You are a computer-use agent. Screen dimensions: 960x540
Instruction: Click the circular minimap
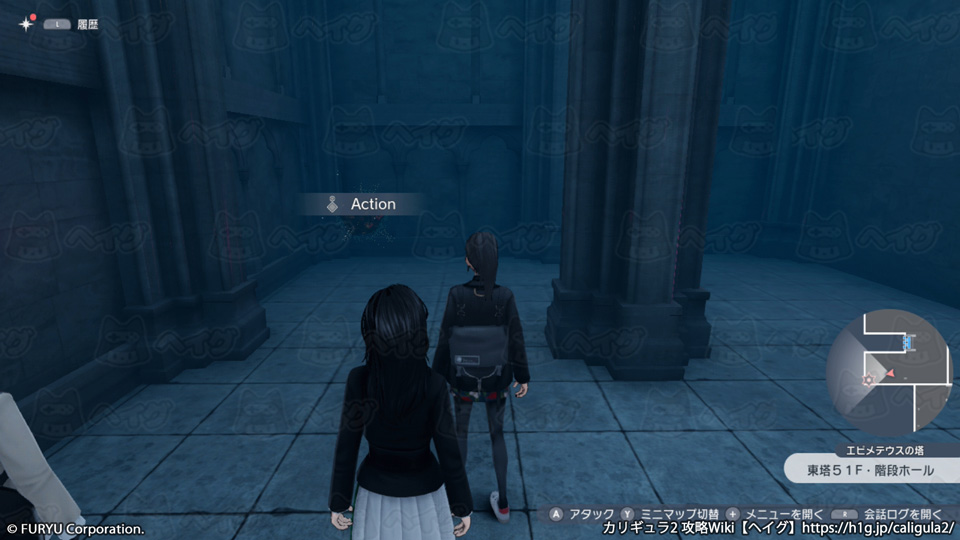coord(889,372)
